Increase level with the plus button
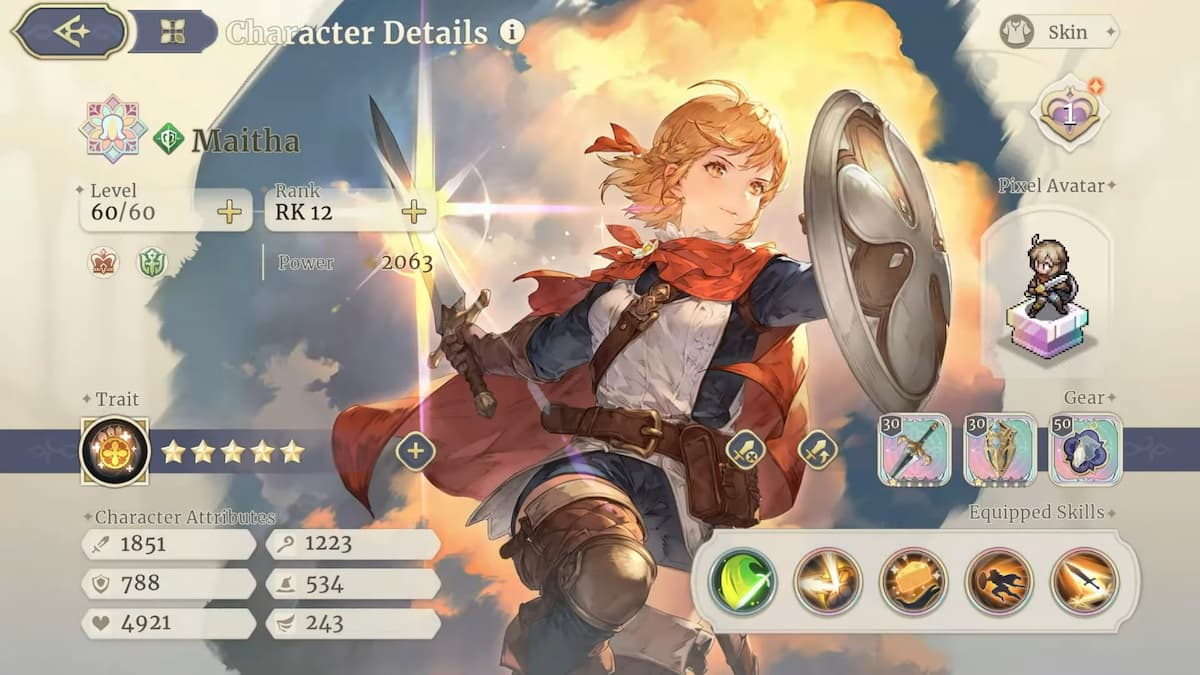This screenshot has height=675, width=1200. [229, 211]
